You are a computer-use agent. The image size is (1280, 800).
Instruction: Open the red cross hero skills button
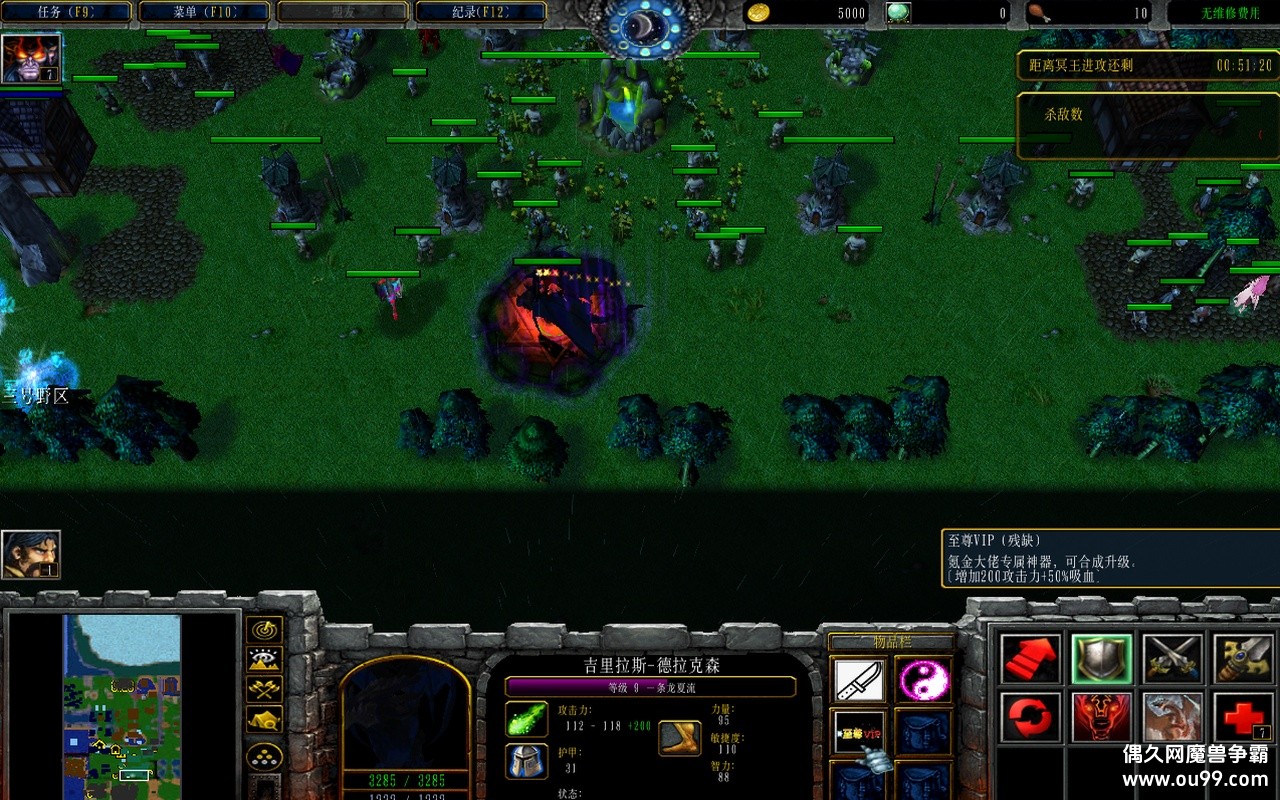[1243, 717]
